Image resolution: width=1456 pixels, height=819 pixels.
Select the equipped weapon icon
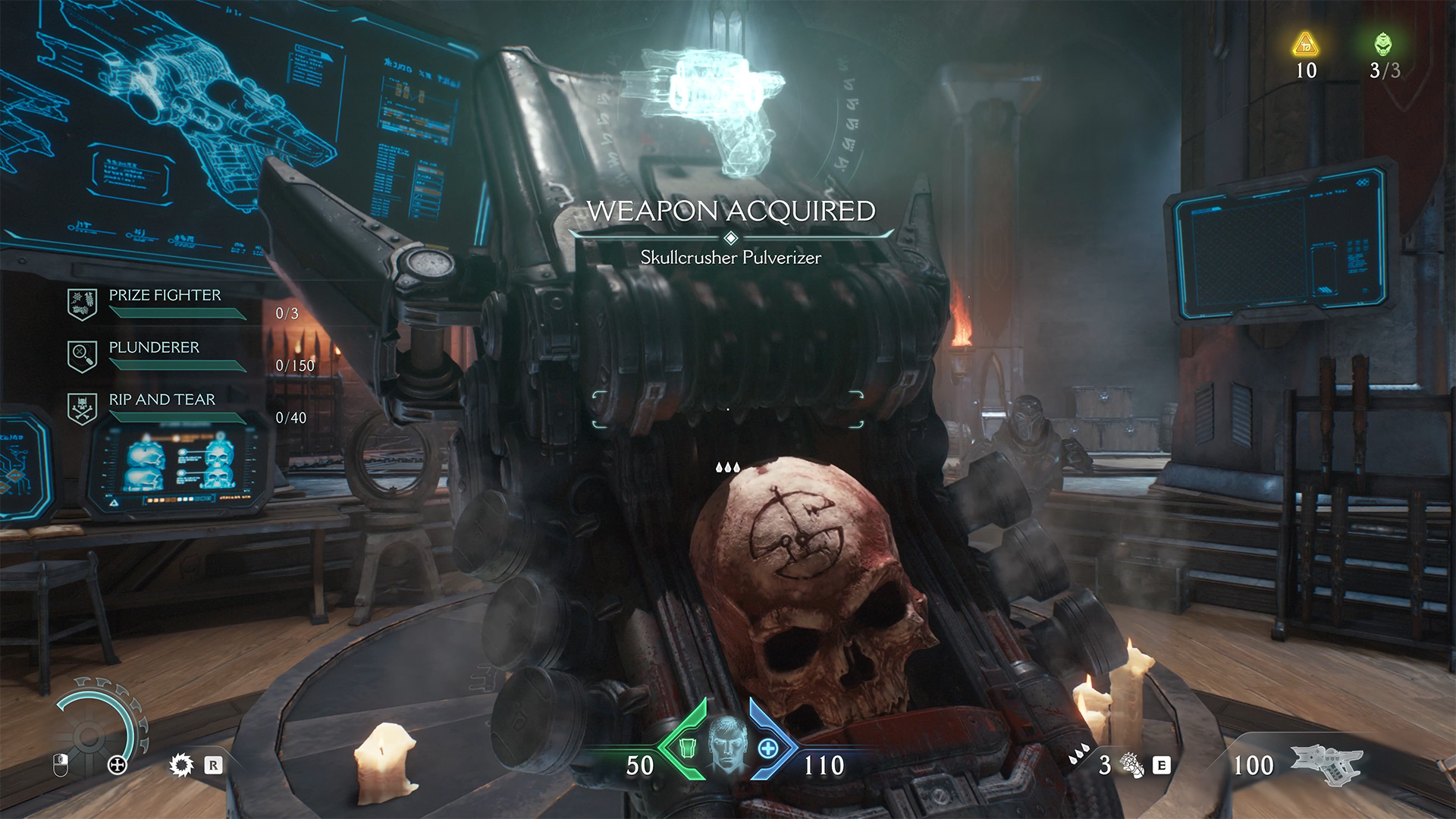(x=1326, y=763)
